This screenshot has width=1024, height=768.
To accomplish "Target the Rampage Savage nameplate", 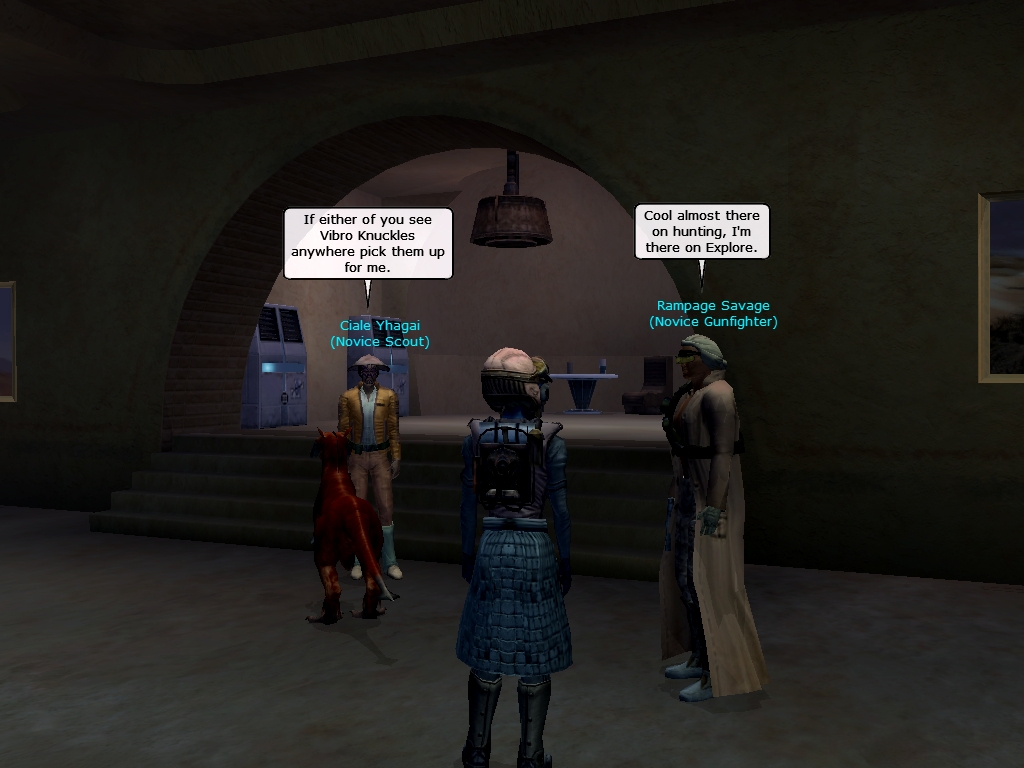I will coord(713,306).
